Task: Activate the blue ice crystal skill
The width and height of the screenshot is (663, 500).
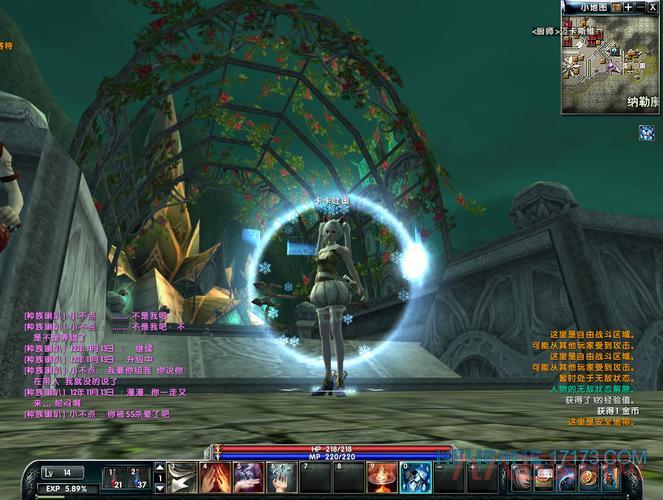Action: pos(415,477)
